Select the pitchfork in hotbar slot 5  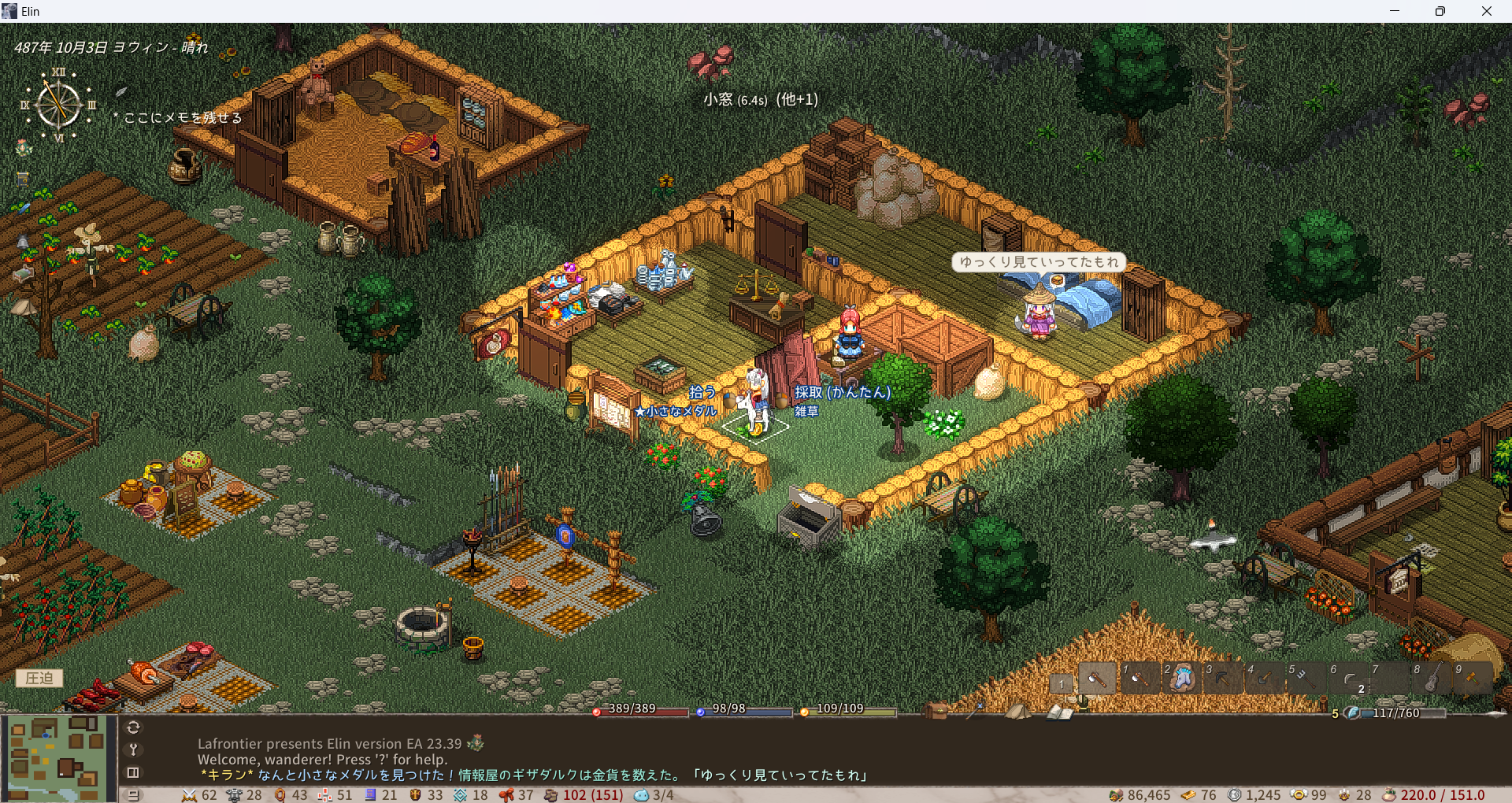click(x=1306, y=678)
